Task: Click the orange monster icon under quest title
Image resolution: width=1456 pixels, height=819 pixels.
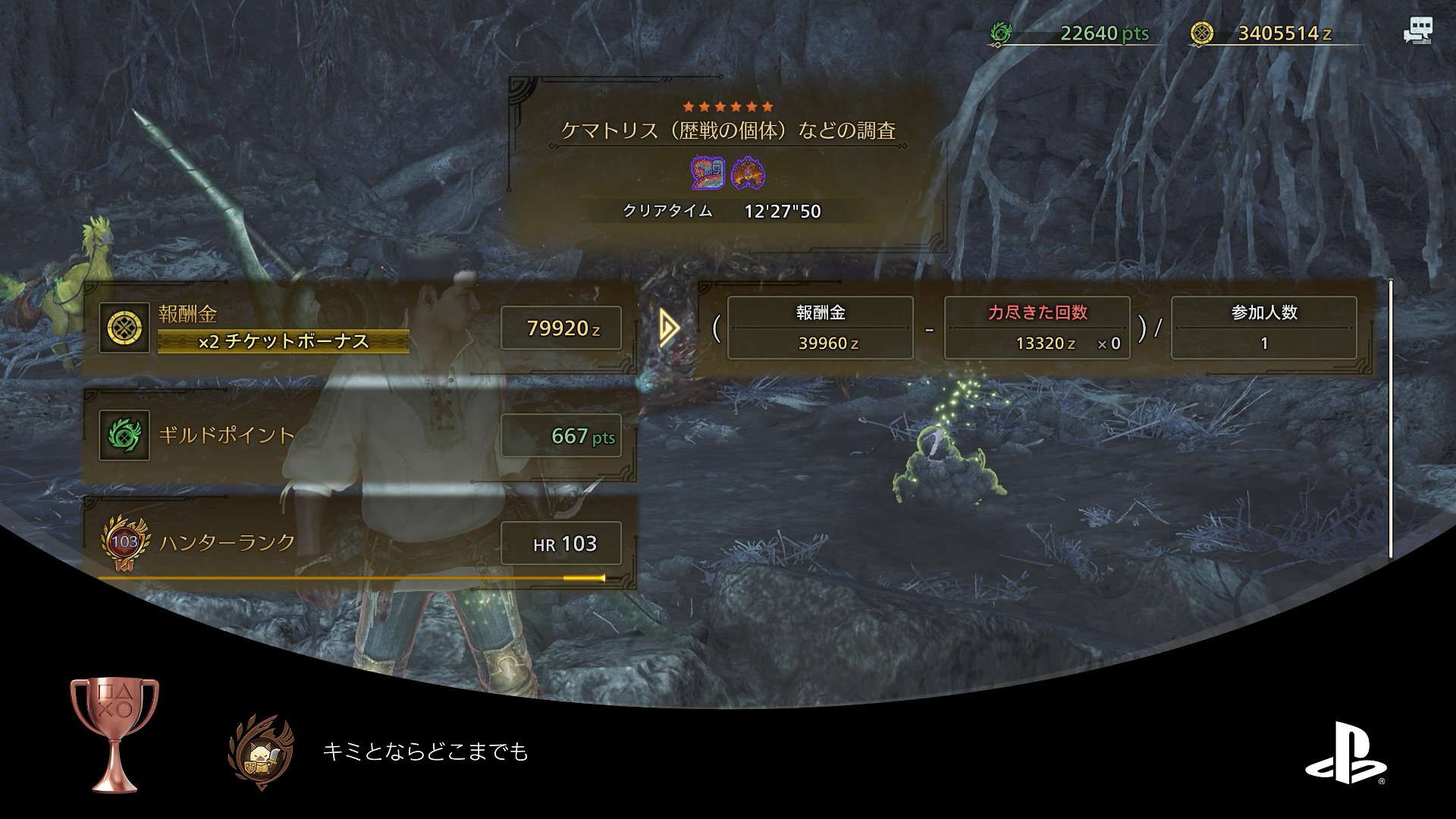Action: point(748,174)
